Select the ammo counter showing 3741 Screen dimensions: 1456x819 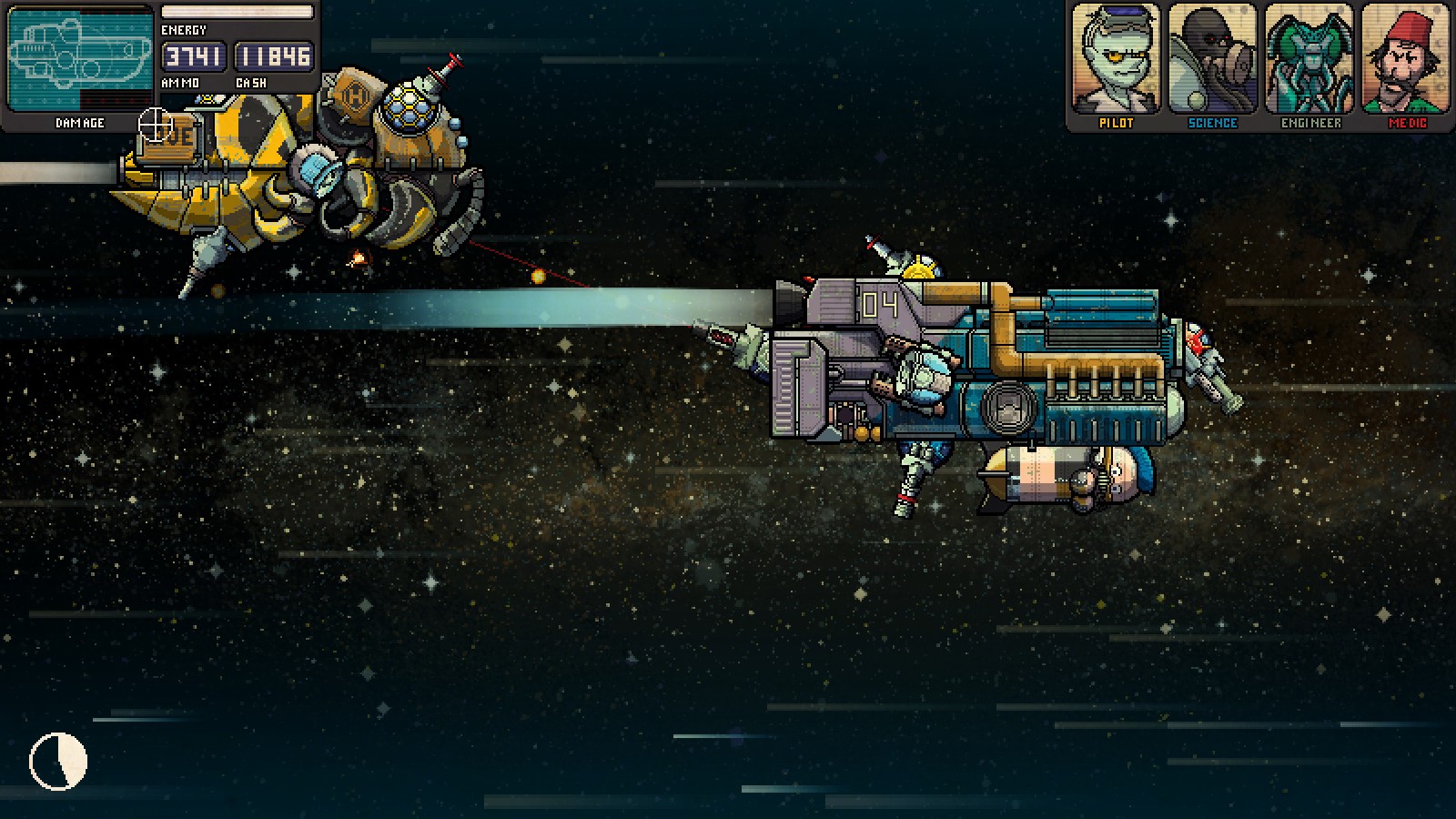193,56
